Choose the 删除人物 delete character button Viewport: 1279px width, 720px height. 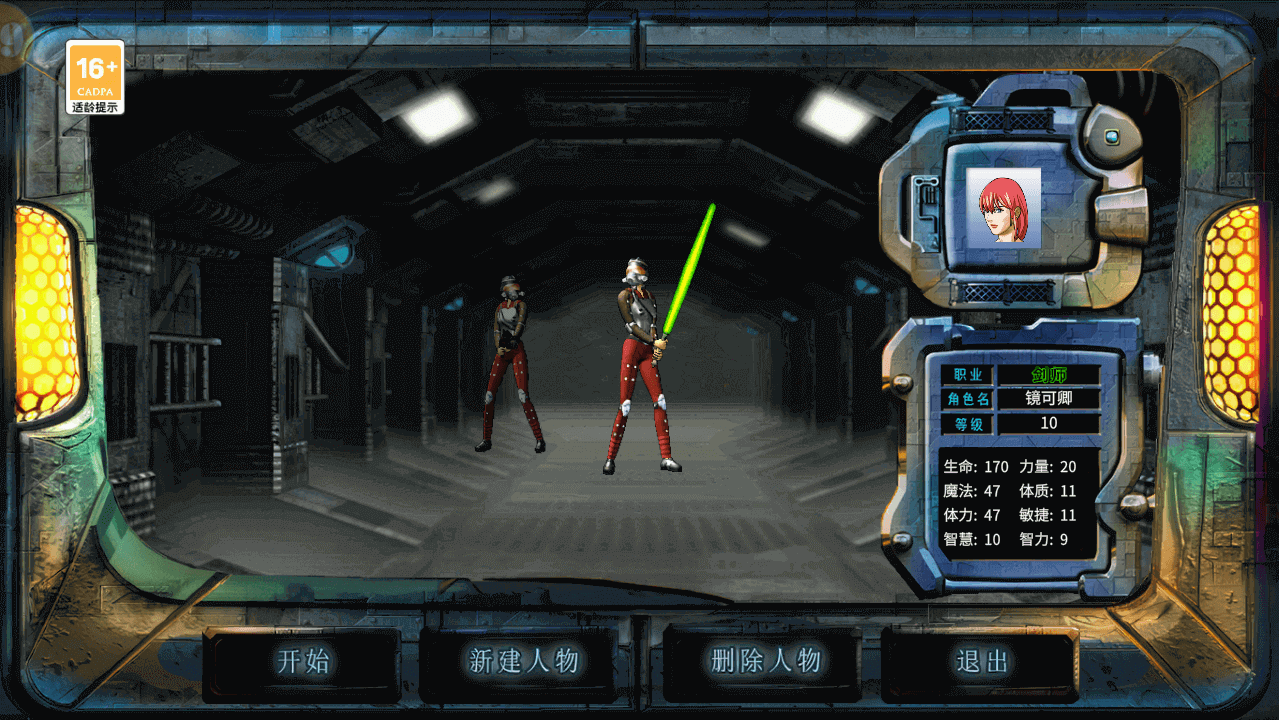766,661
